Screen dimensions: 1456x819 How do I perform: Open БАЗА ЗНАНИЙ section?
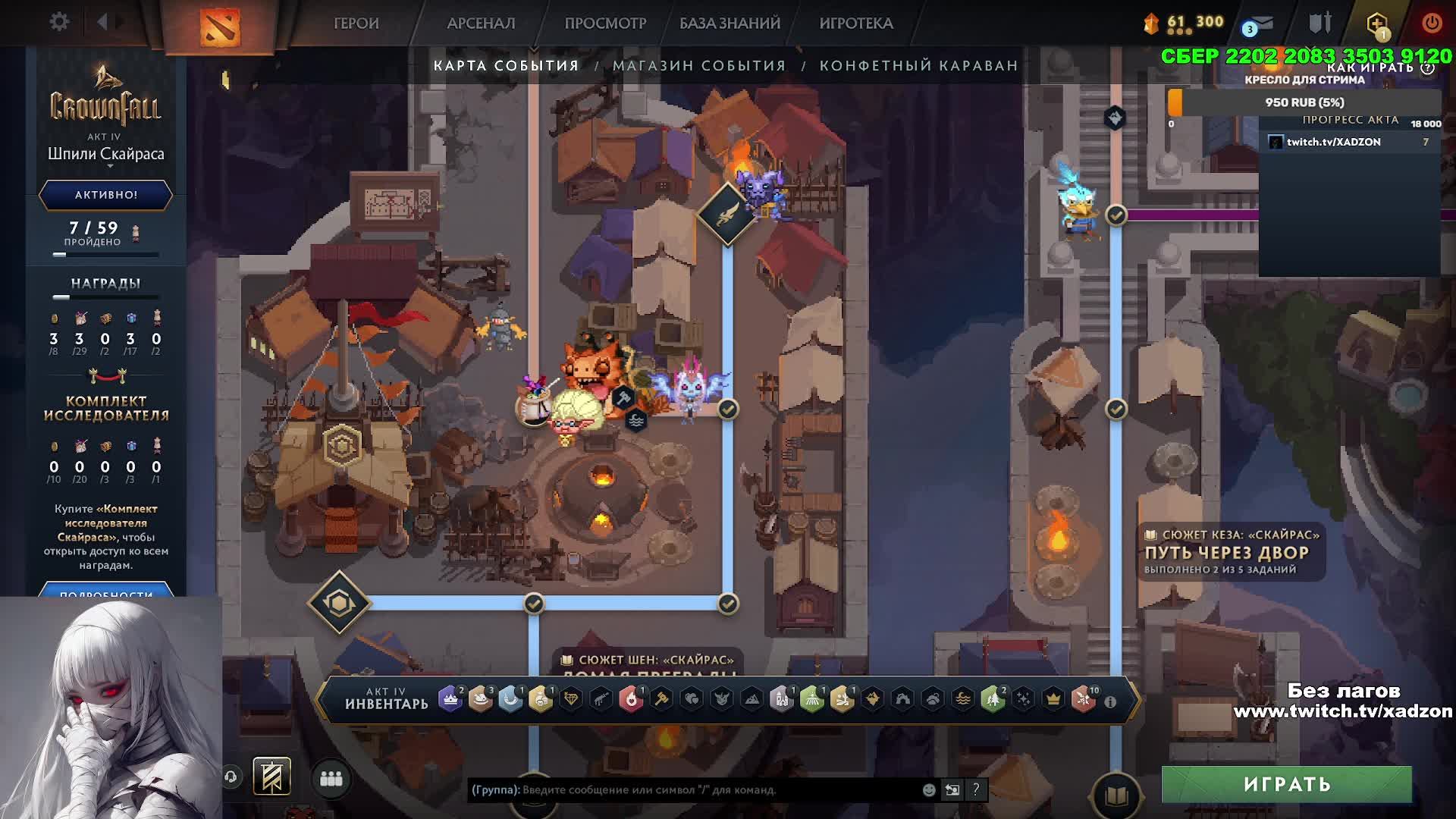point(730,24)
